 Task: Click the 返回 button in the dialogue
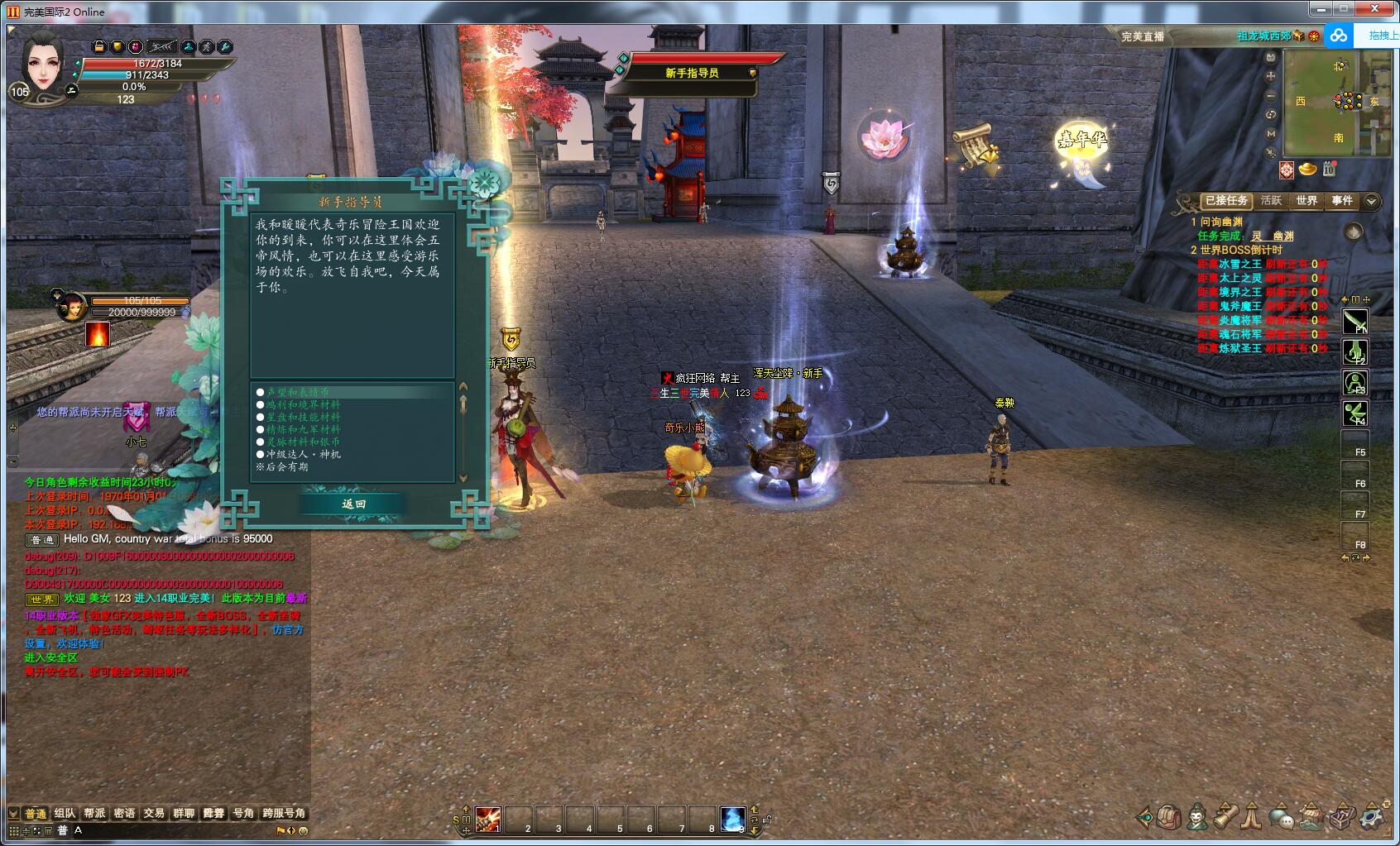coord(353,504)
